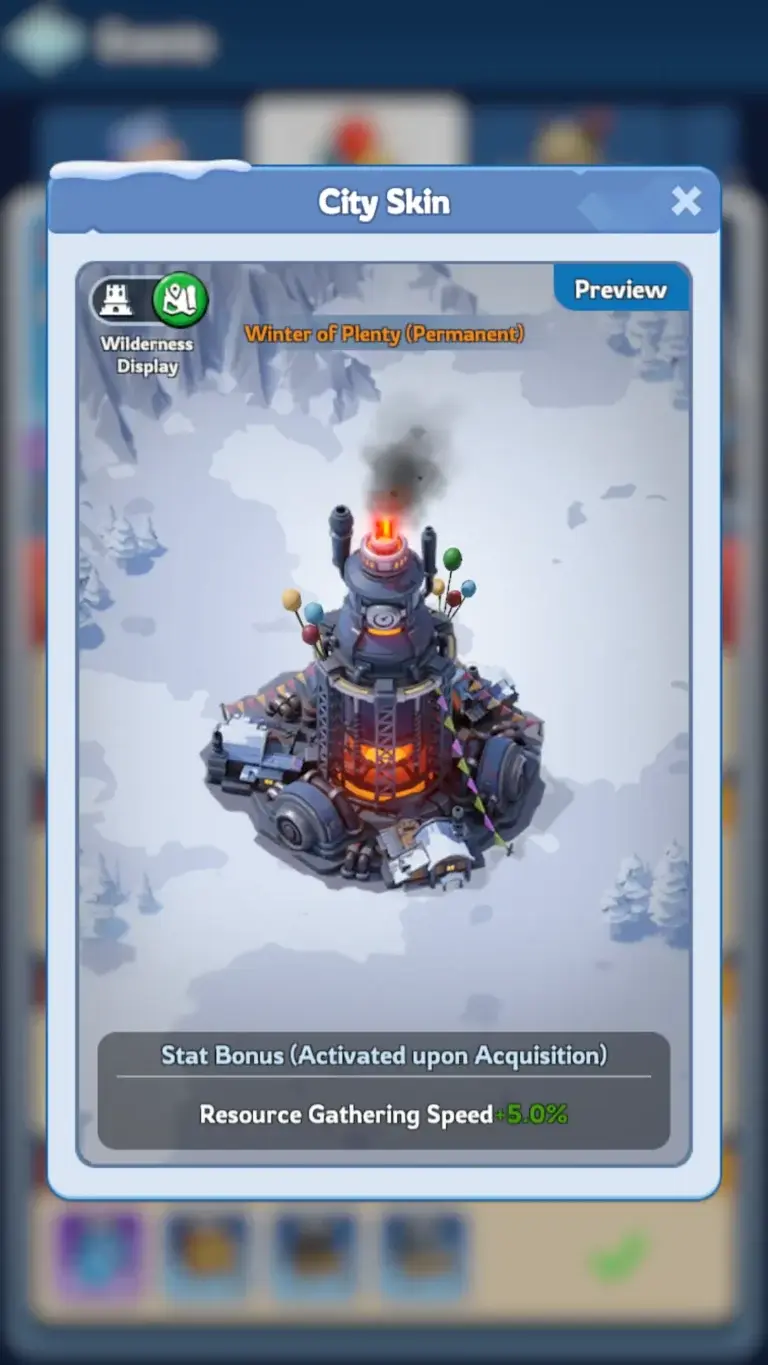The image size is (768, 1365).
Task: Switch to the green wilderness map display
Action: point(180,300)
